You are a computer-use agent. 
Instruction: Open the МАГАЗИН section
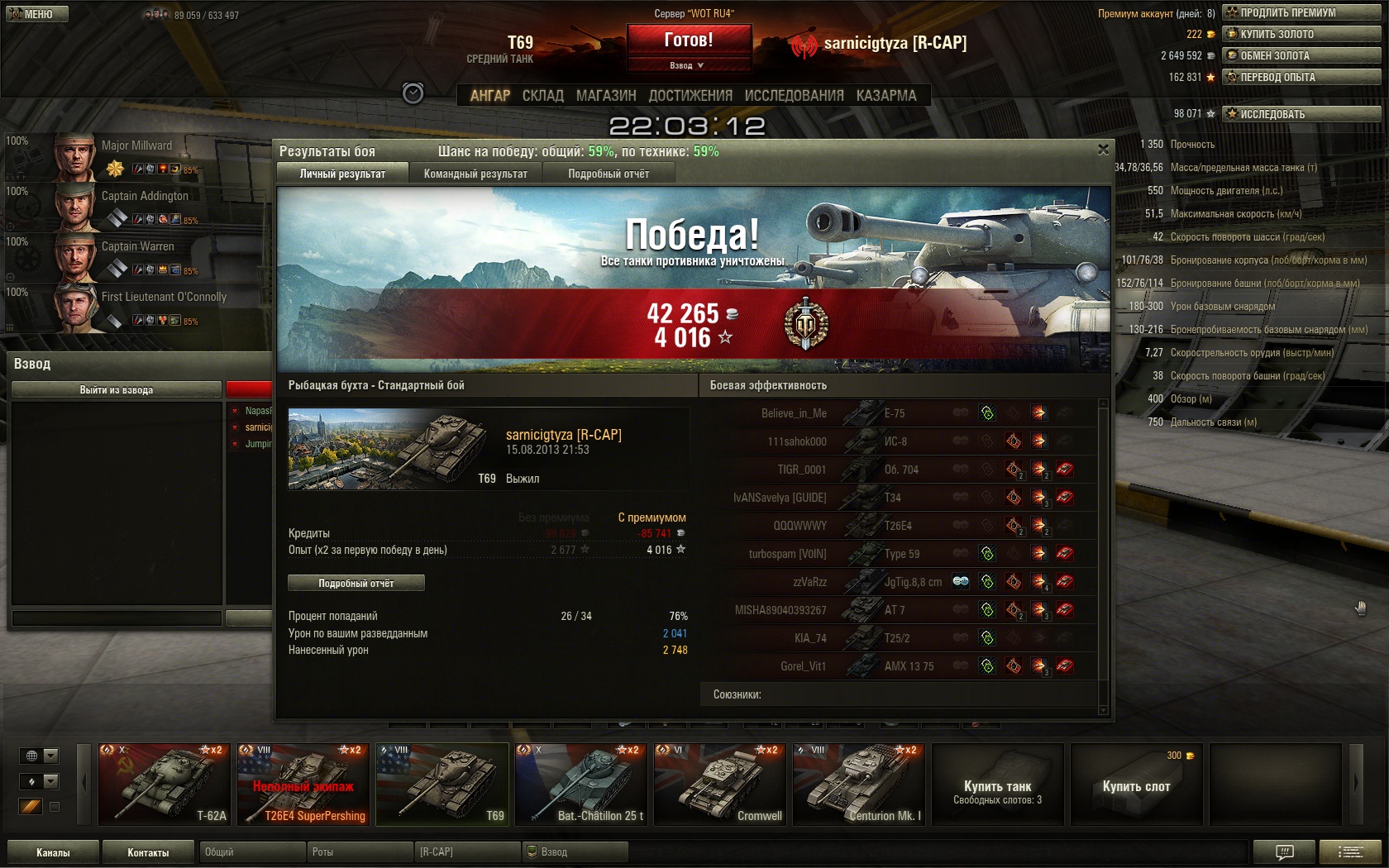pos(606,96)
